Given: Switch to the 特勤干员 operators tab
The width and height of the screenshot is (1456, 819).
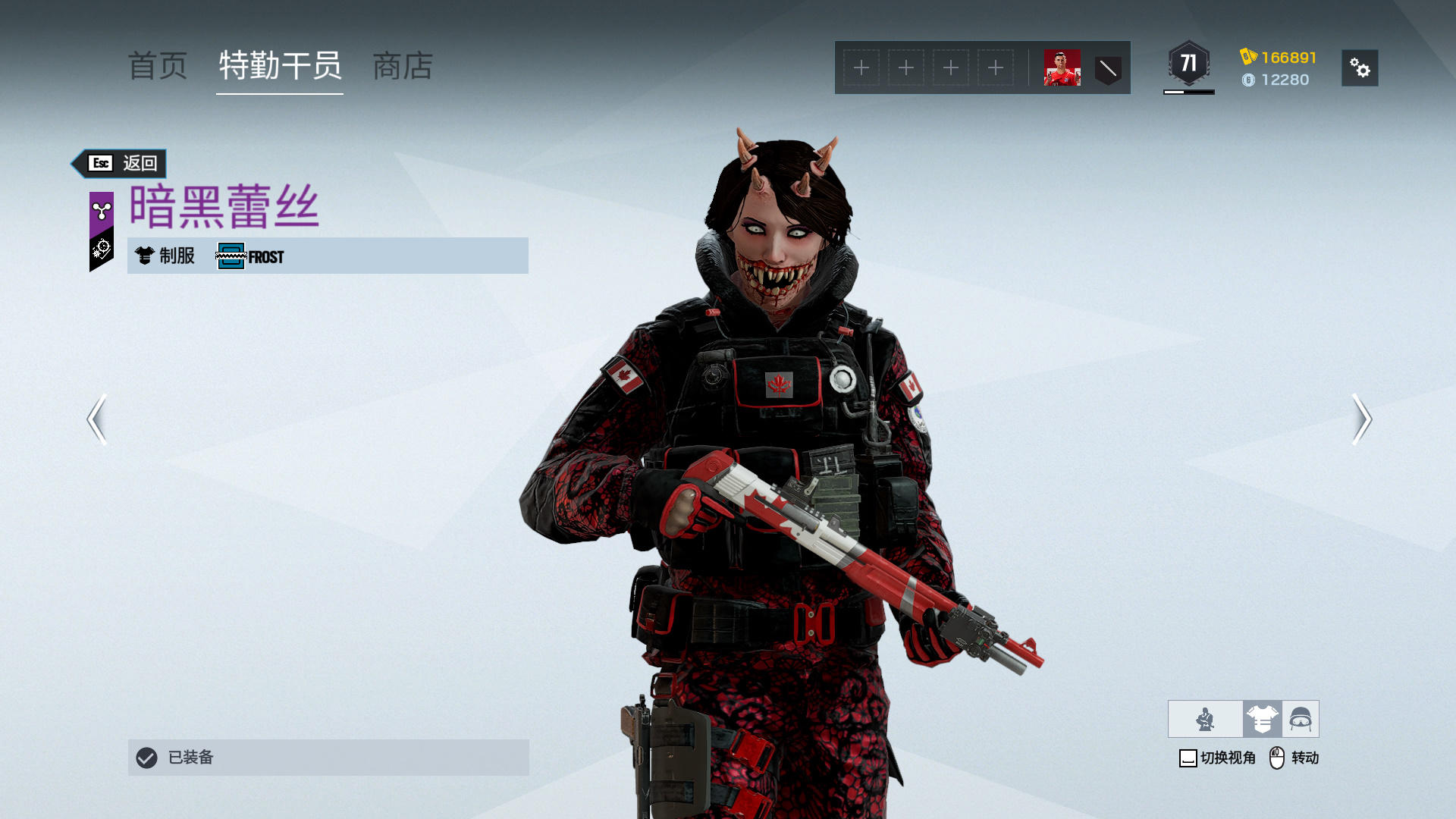Looking at the screenshot, I should [280, 67].
